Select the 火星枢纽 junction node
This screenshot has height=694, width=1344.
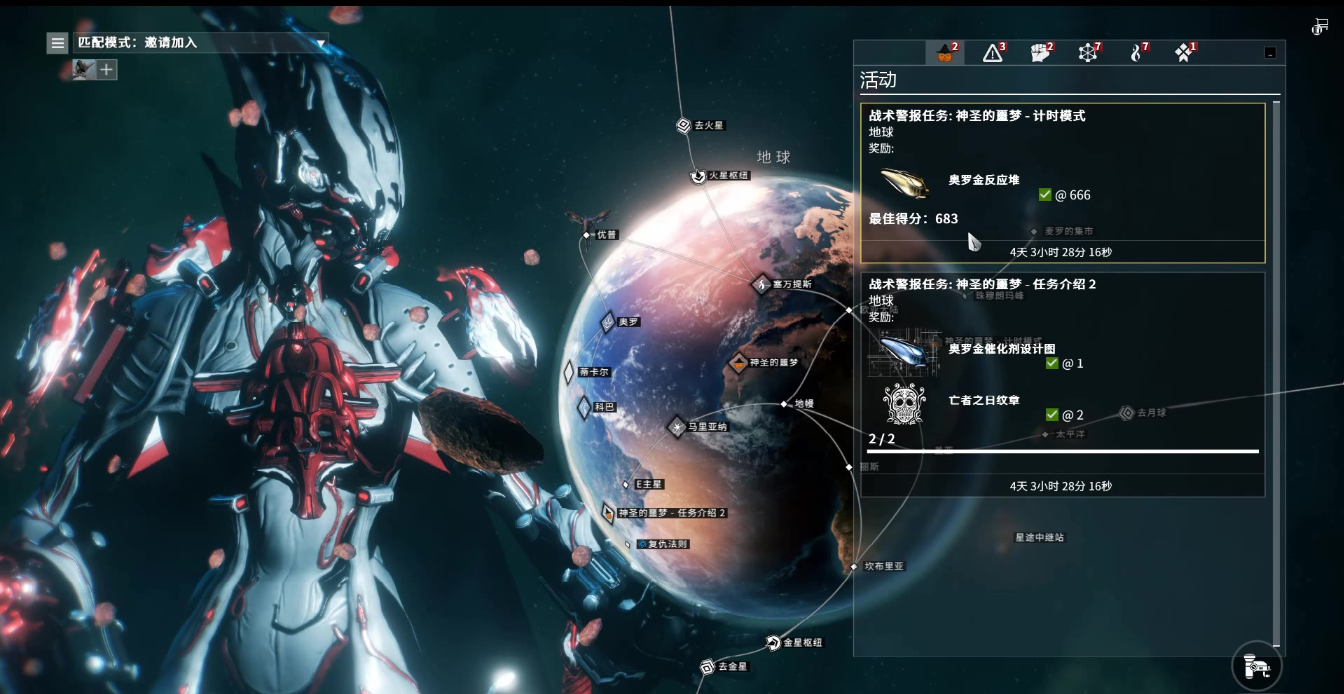coord(699,176)
